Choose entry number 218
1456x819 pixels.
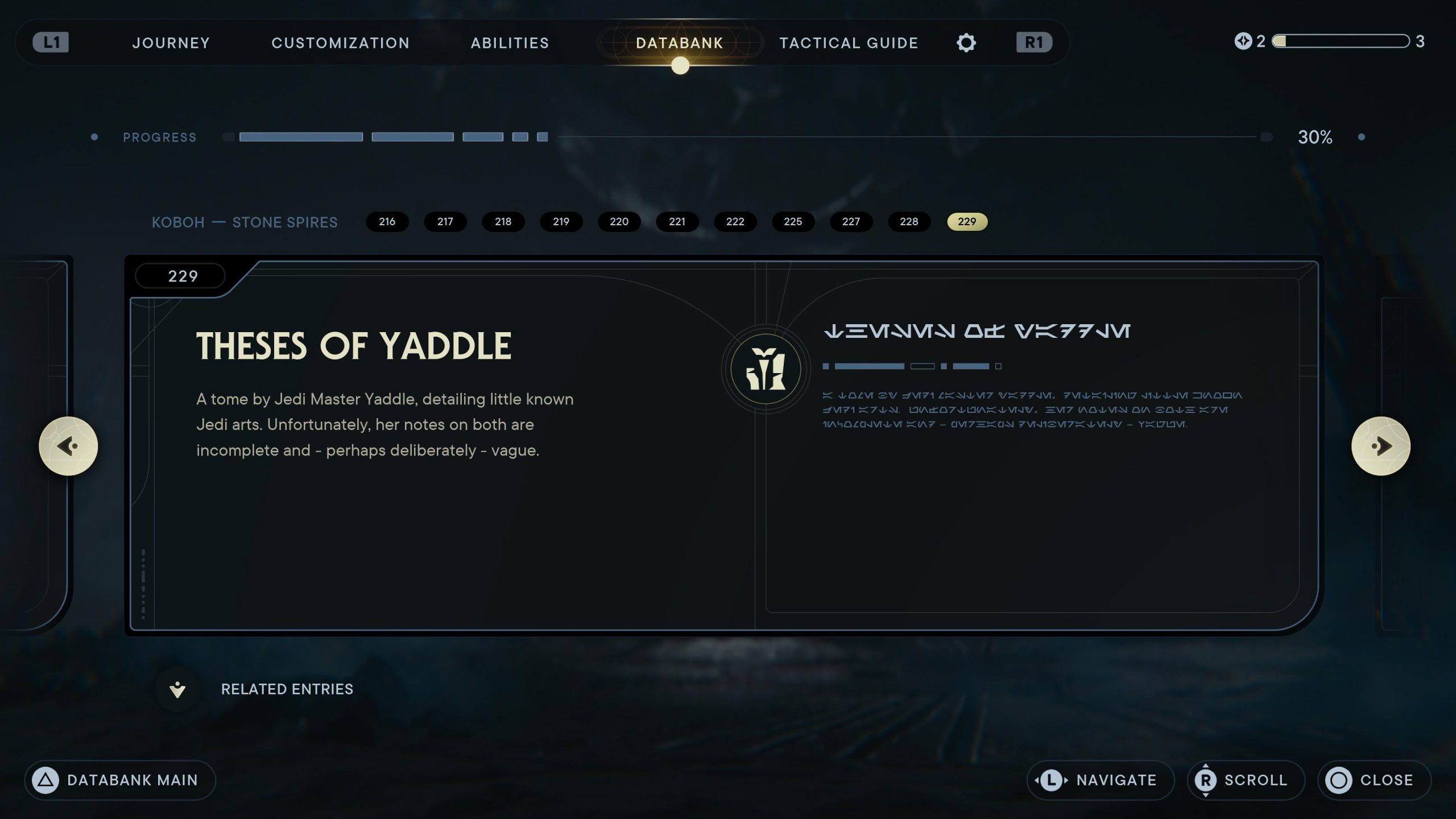click(503, 221)
